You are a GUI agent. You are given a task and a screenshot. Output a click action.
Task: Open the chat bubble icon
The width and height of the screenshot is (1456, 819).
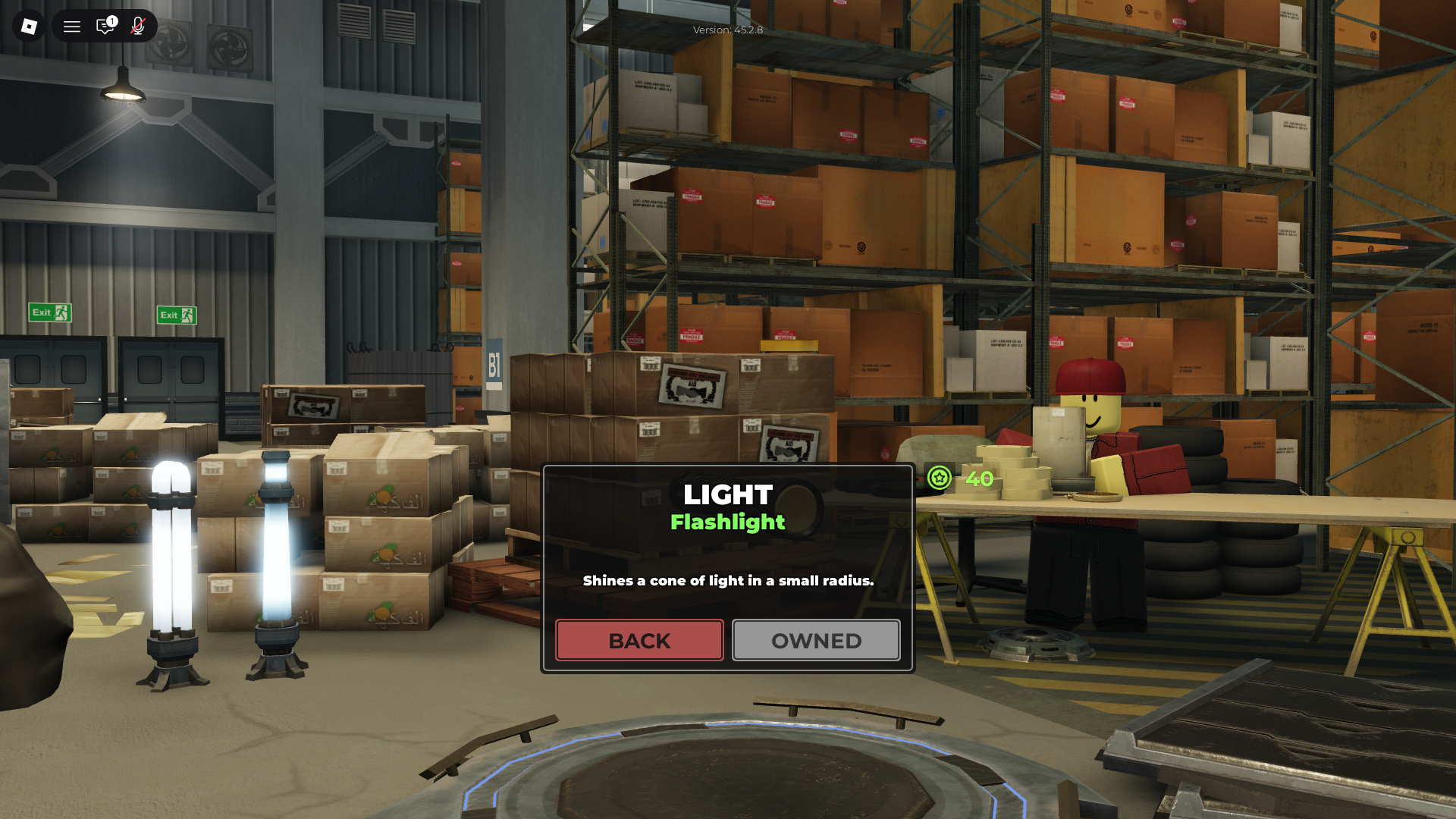(x=105, y=26)
